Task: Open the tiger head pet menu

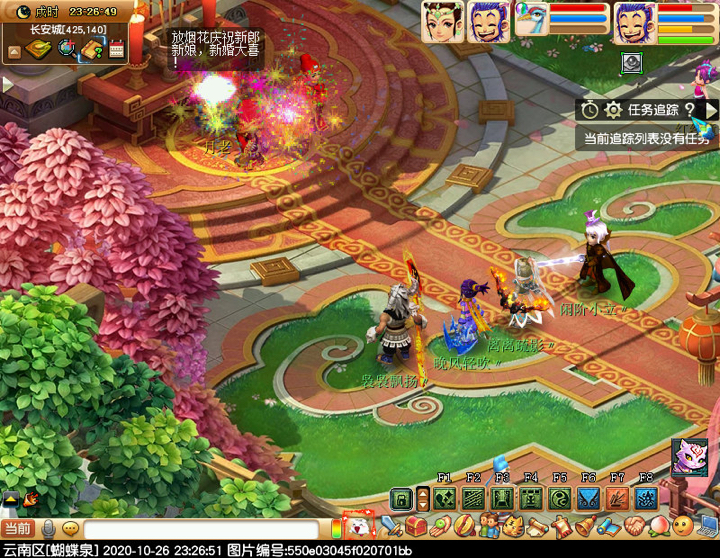Action: [513, 526]
